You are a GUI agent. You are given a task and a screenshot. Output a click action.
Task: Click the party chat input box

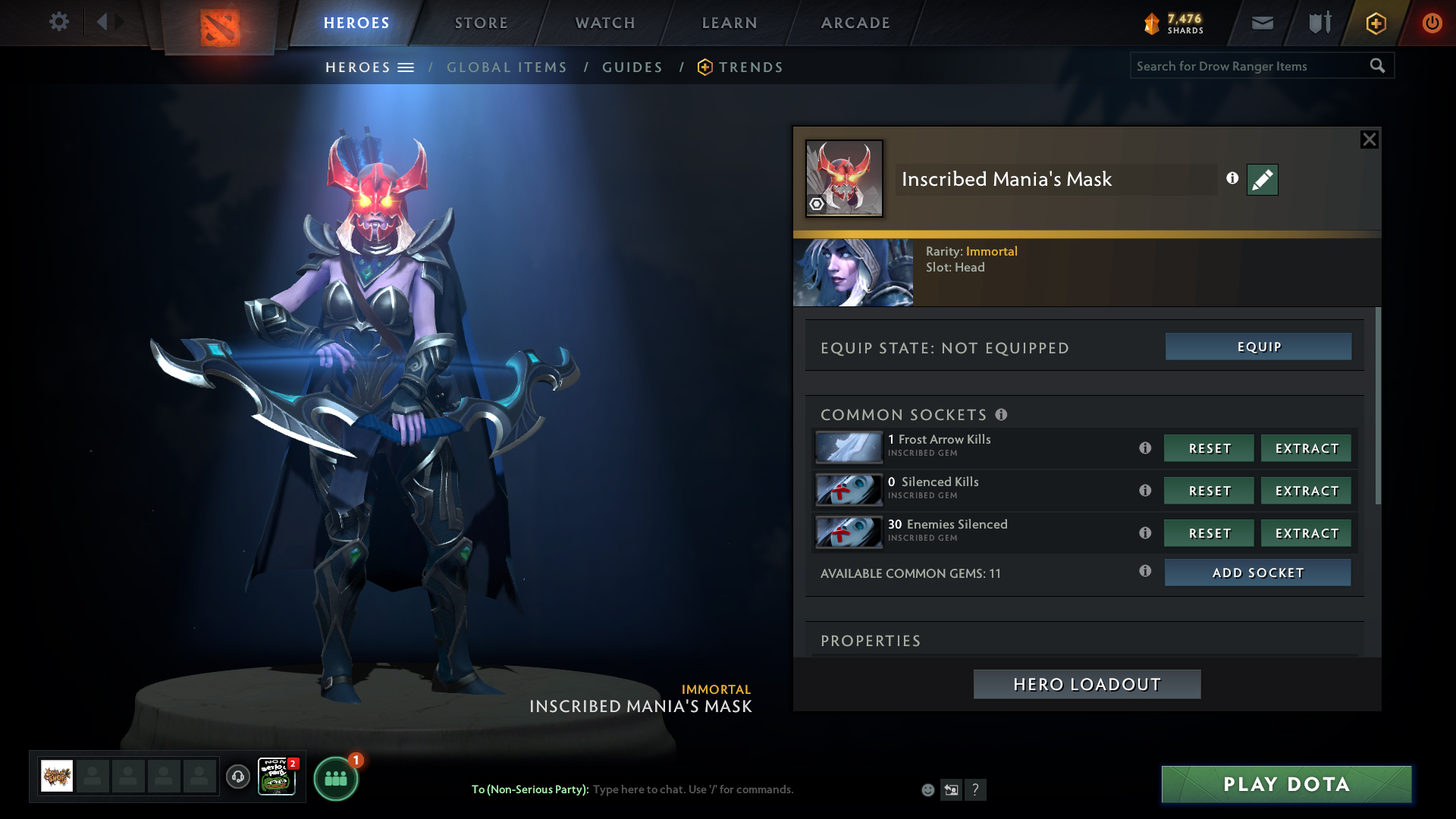pyautogui.click(x=751, y=789)
